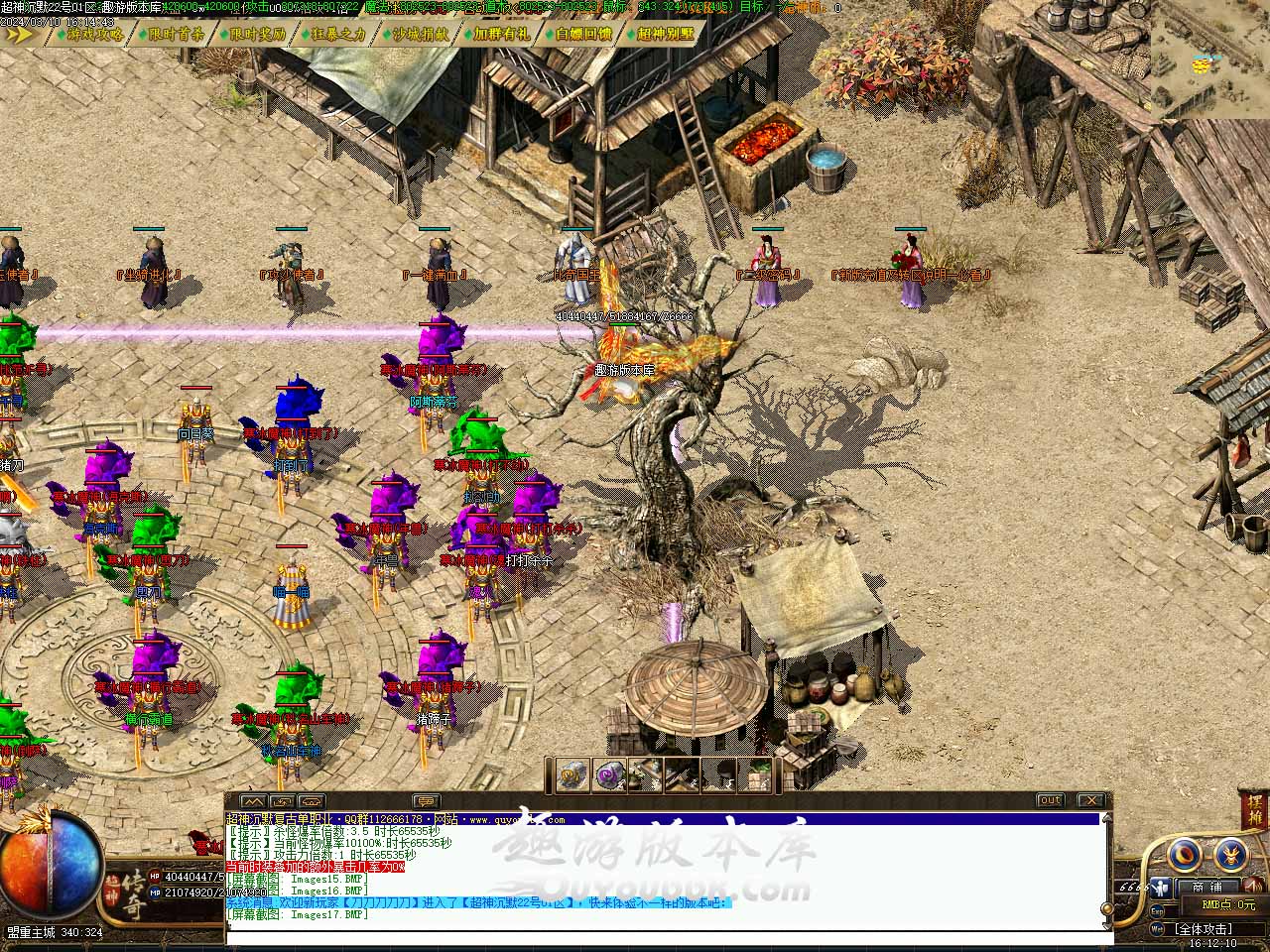Open the 商铺 shop button
Viewport: 1270px width, 952px height.
(1206, 887)
